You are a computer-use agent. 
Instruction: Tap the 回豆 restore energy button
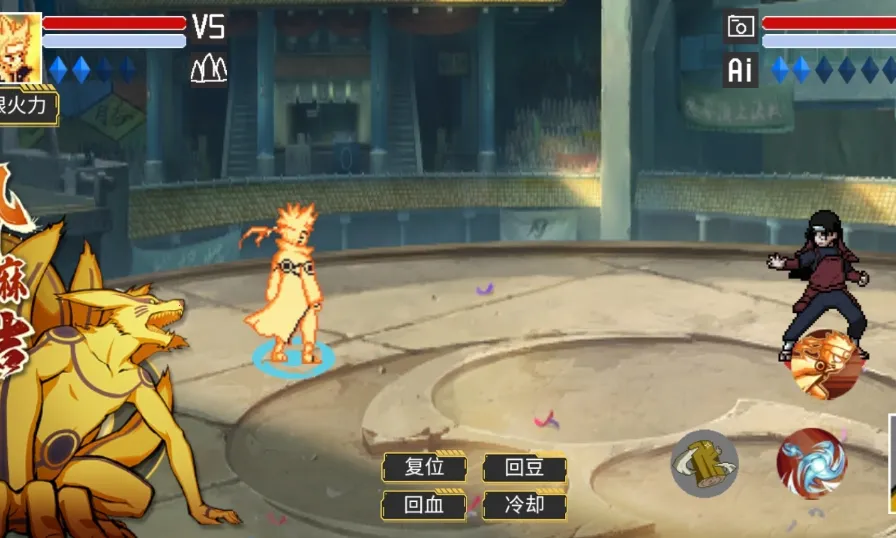[x=524, y=467]
